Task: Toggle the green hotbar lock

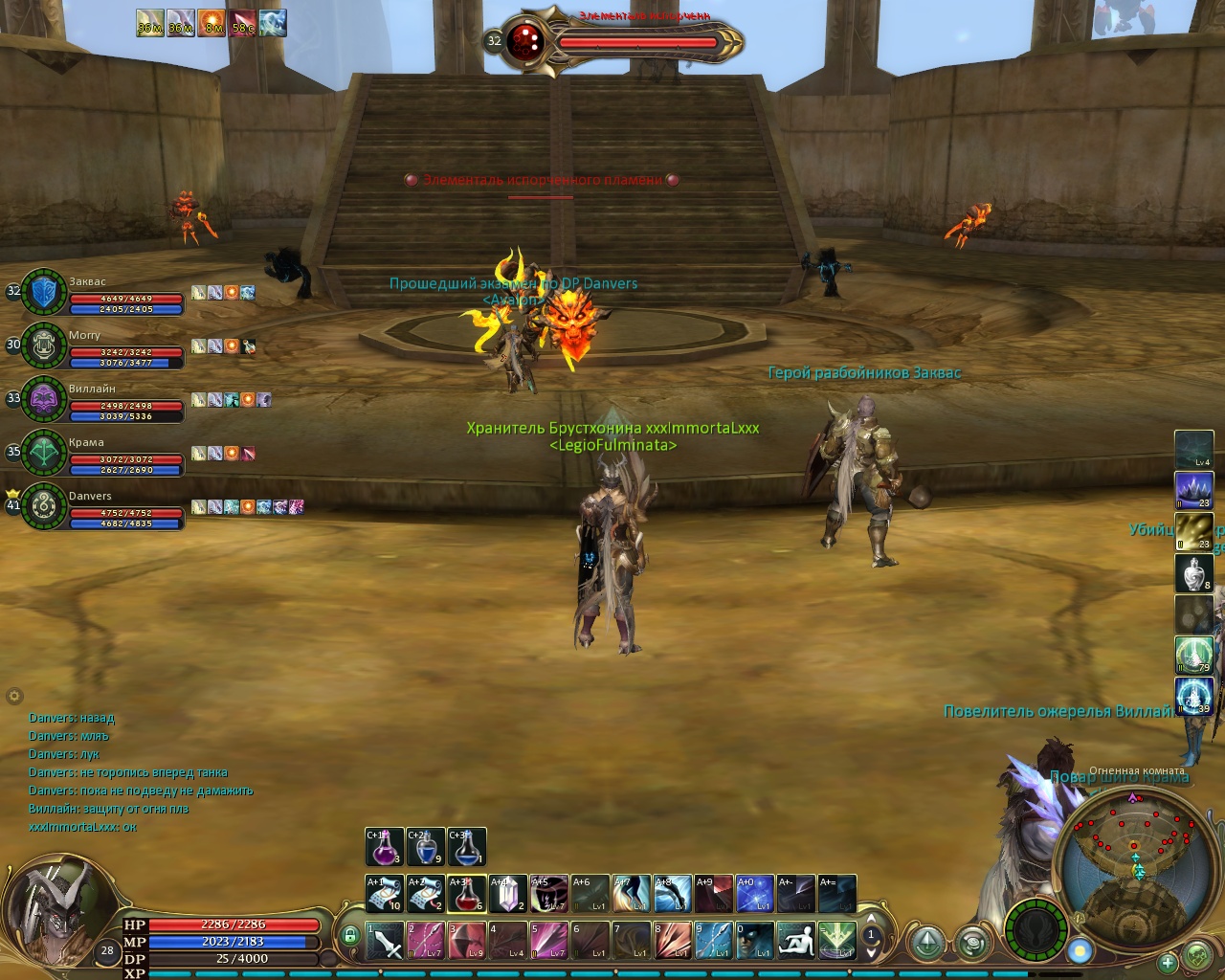Action: 350,935
